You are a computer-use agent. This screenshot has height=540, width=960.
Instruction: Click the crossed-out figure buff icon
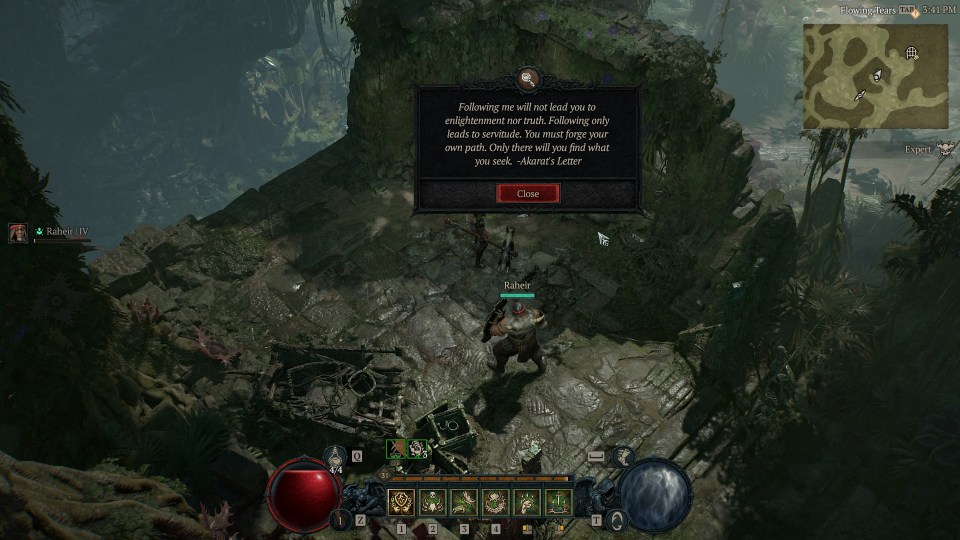pos(397,450)
